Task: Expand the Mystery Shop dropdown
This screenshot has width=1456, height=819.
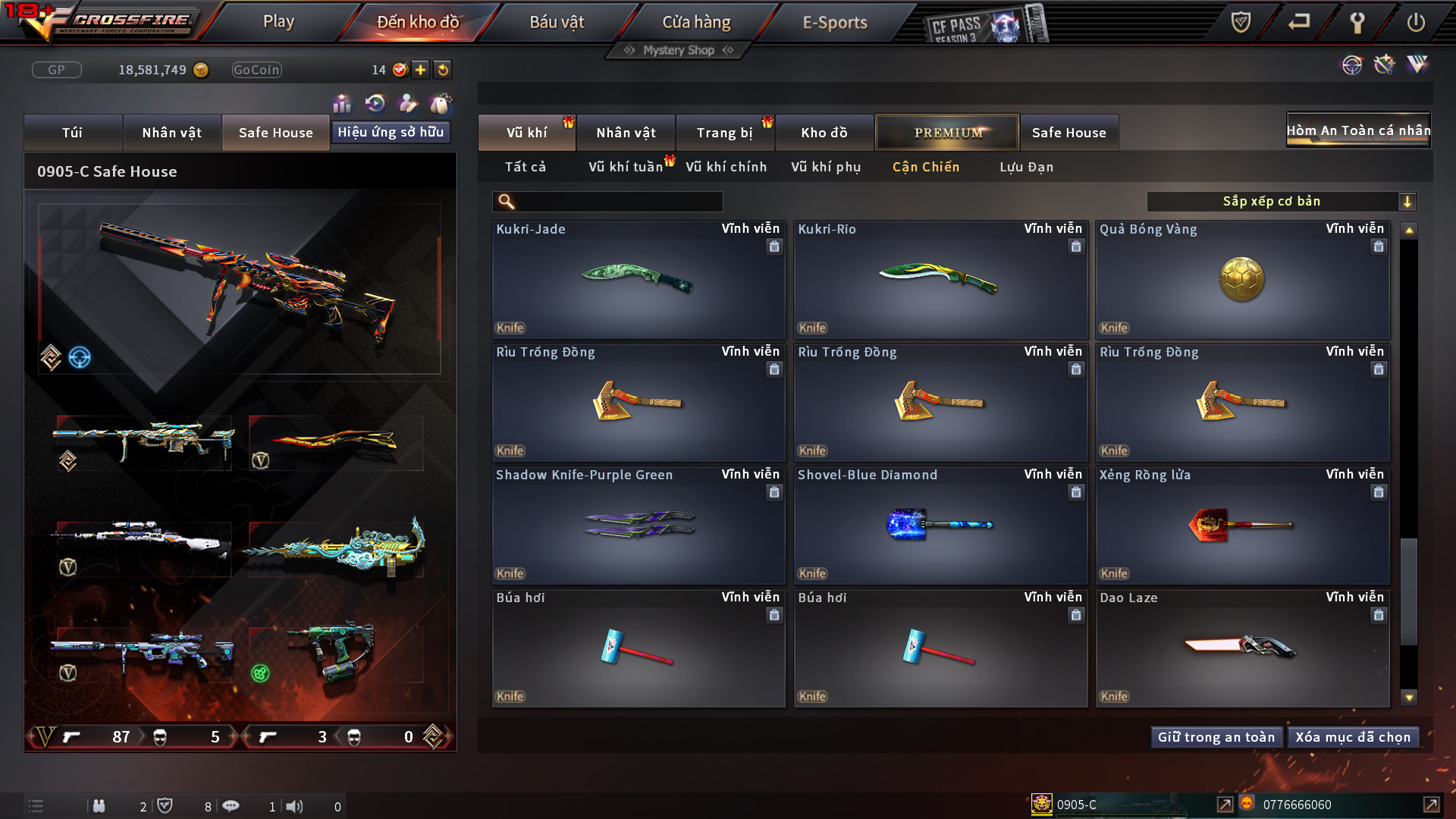Action: [x=679, y=50]
